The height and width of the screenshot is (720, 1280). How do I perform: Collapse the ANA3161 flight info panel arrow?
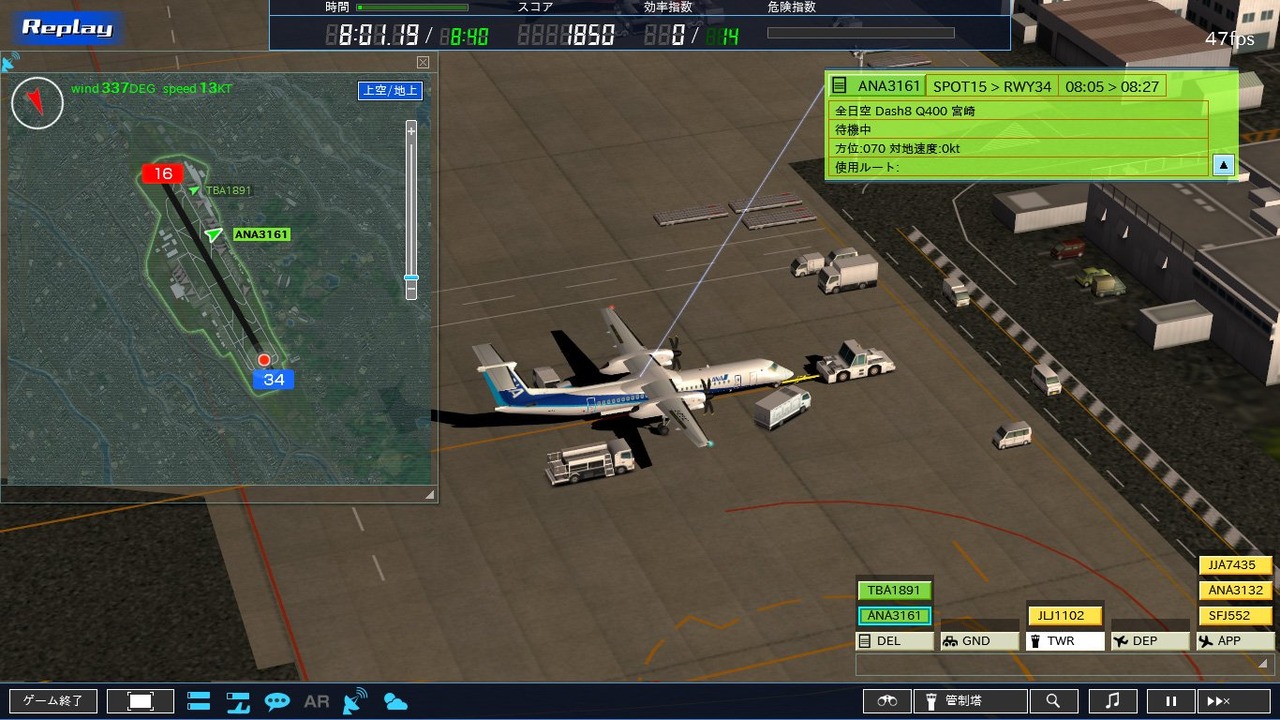[1223, 166]
